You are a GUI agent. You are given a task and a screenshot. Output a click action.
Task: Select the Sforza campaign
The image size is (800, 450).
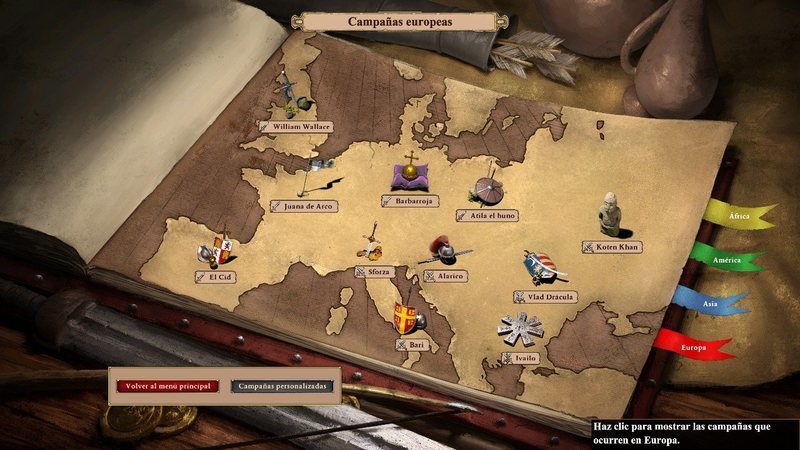click(373, 271)
